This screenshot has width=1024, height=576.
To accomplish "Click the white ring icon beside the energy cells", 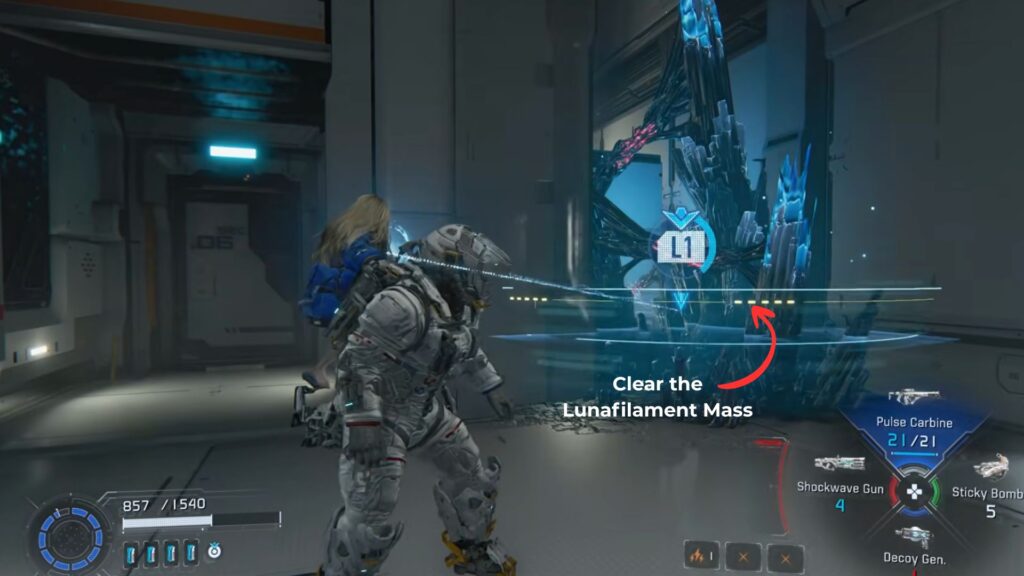I will (216, 551).
